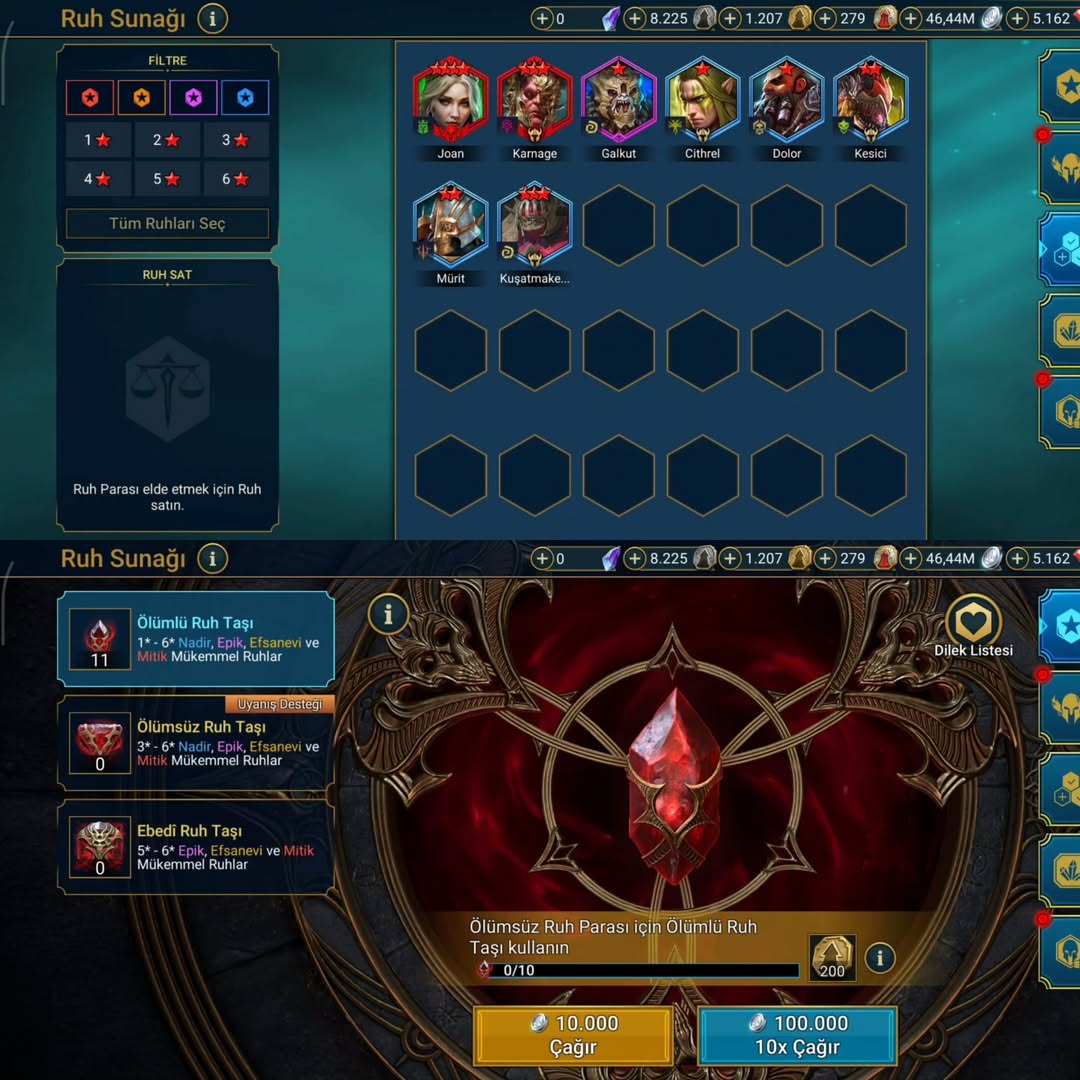Enable the 3-star filter
Image resolution: width=1080 pixels, height=1080 pixels.
pos(236,140)
